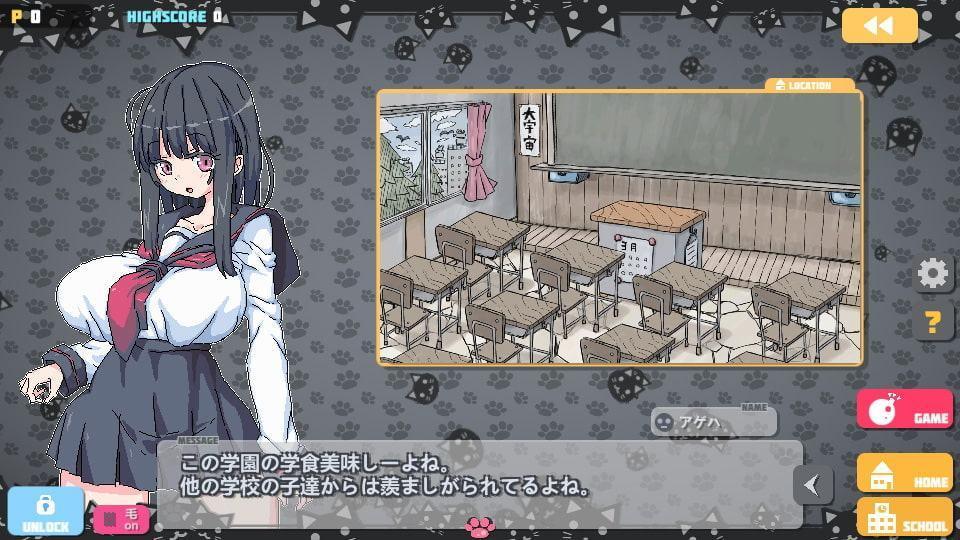Open the settings gear icon

tap(932, 273)
